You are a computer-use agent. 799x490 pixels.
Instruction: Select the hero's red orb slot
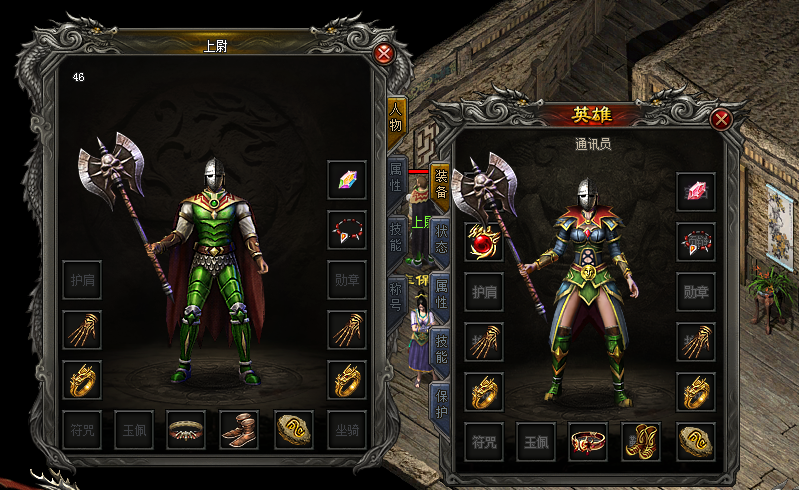[x=484, y=242]
